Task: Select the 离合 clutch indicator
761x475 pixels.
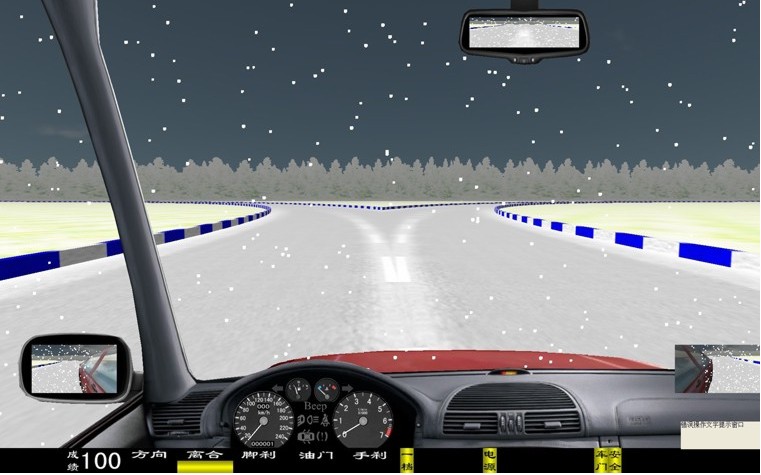Action: pos(205,457)
